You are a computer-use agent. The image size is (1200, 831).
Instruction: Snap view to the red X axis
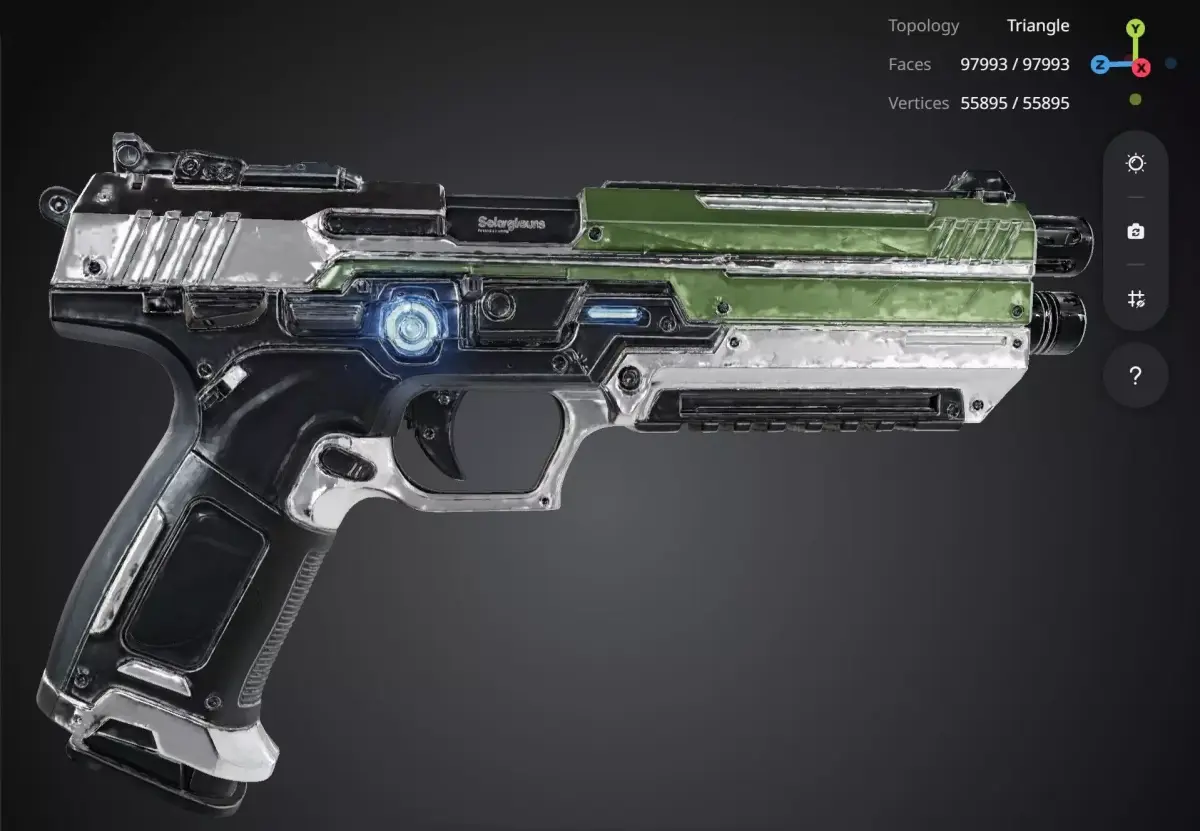[1141, 67]
